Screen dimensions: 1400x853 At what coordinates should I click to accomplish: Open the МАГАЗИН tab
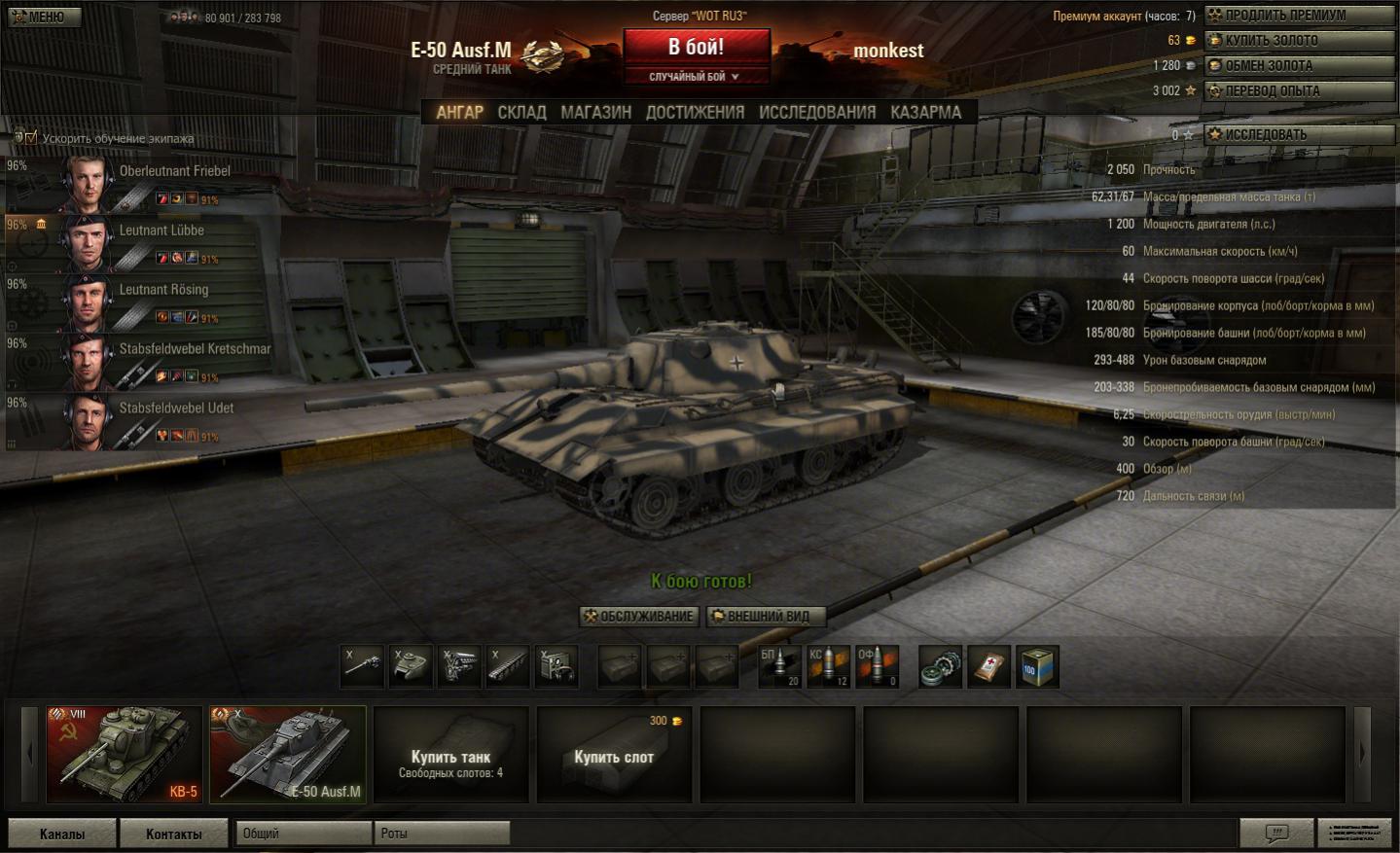coord(595,113)
